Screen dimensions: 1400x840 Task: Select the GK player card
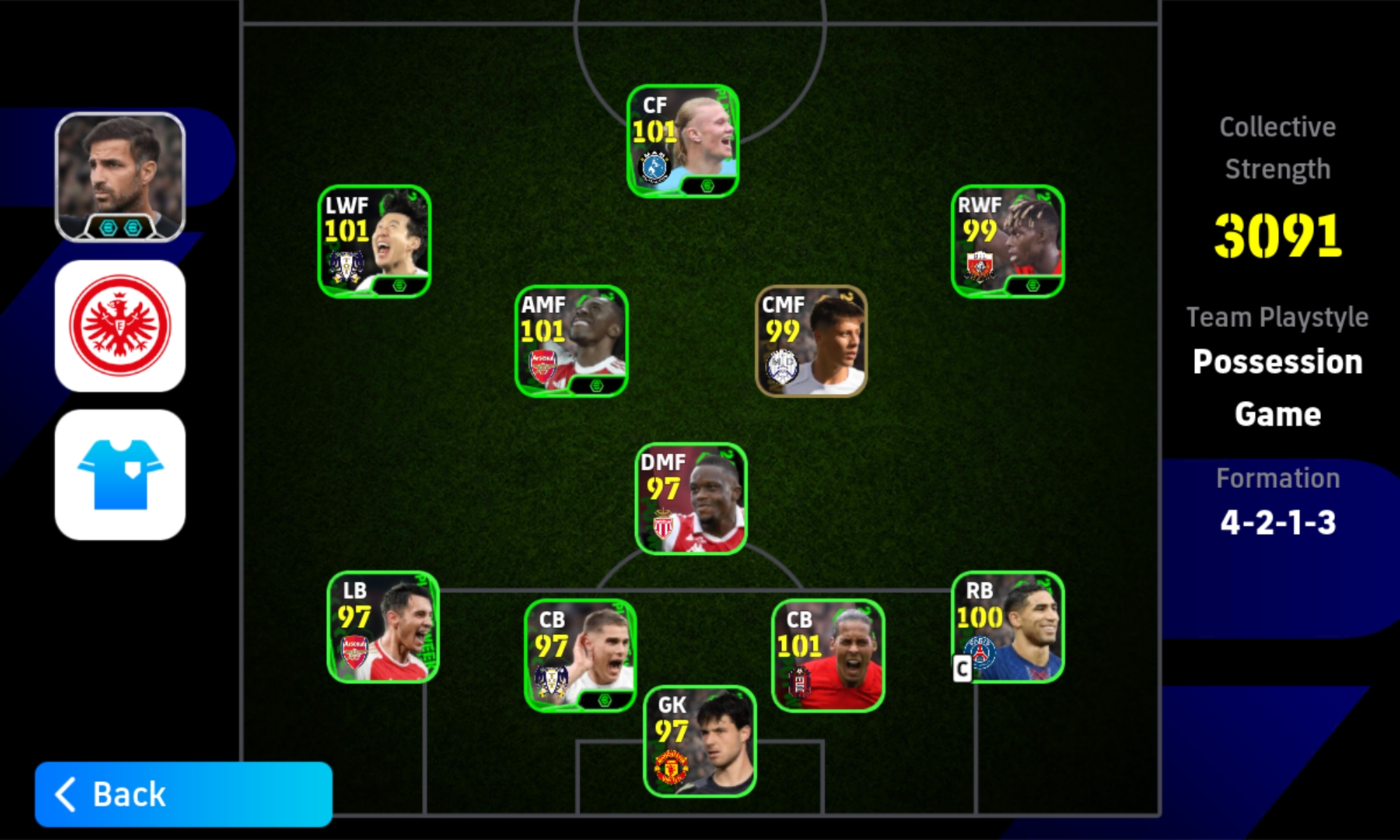(x=699, y=741)
